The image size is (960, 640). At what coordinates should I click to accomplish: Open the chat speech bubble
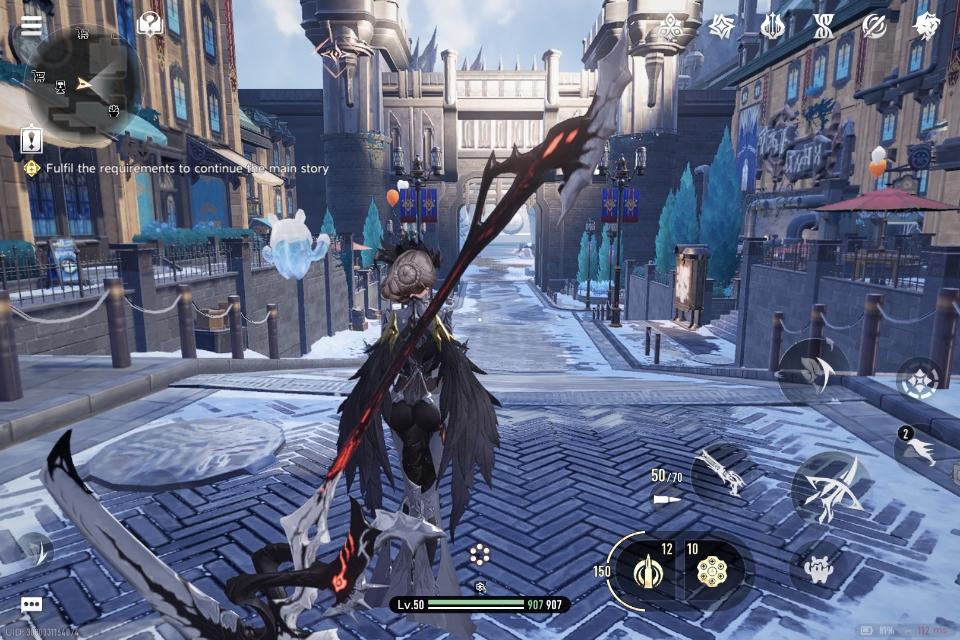[x=31, y=605]
